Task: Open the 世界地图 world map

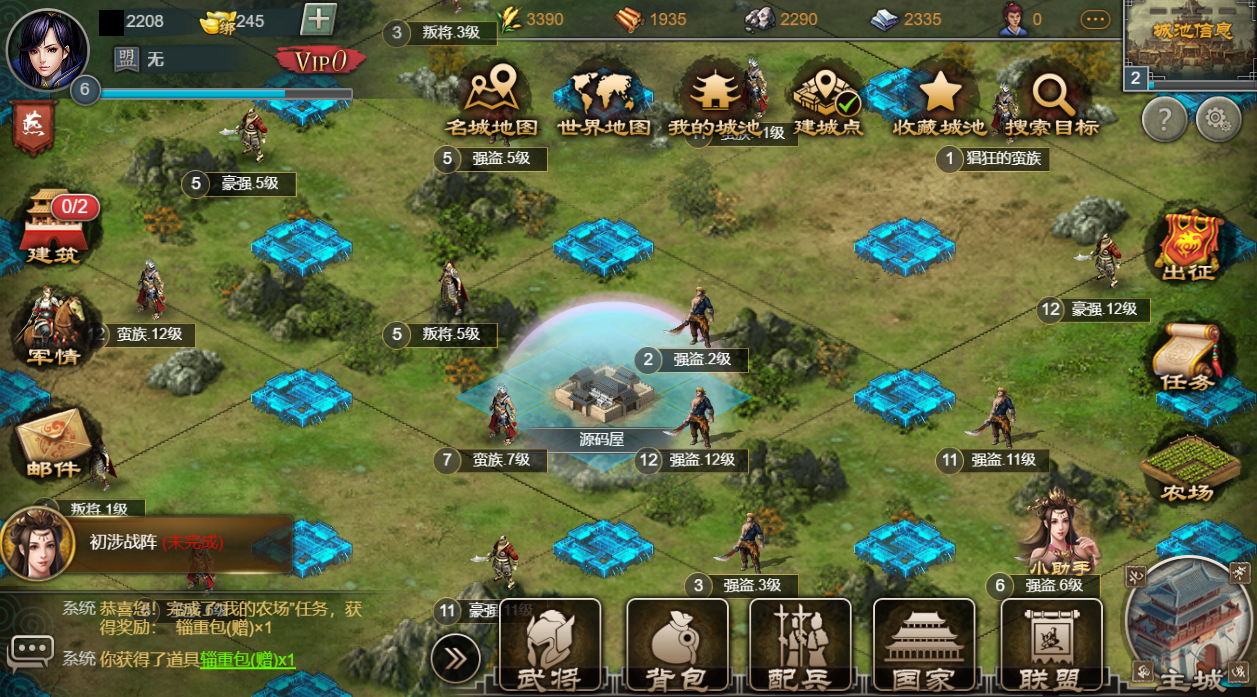Action: [x=603, y=101]
